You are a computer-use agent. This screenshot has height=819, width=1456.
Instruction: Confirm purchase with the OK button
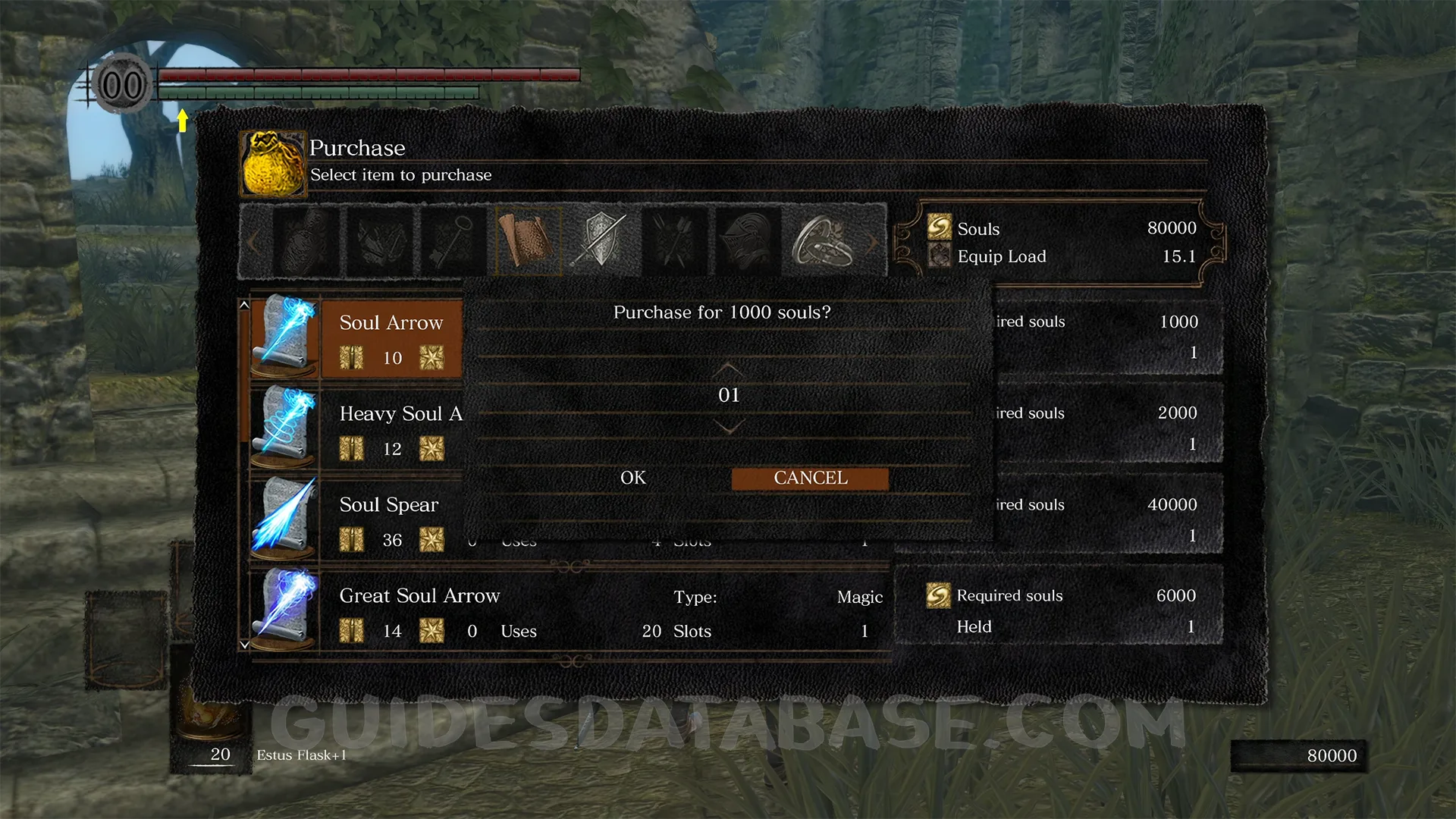632,478
